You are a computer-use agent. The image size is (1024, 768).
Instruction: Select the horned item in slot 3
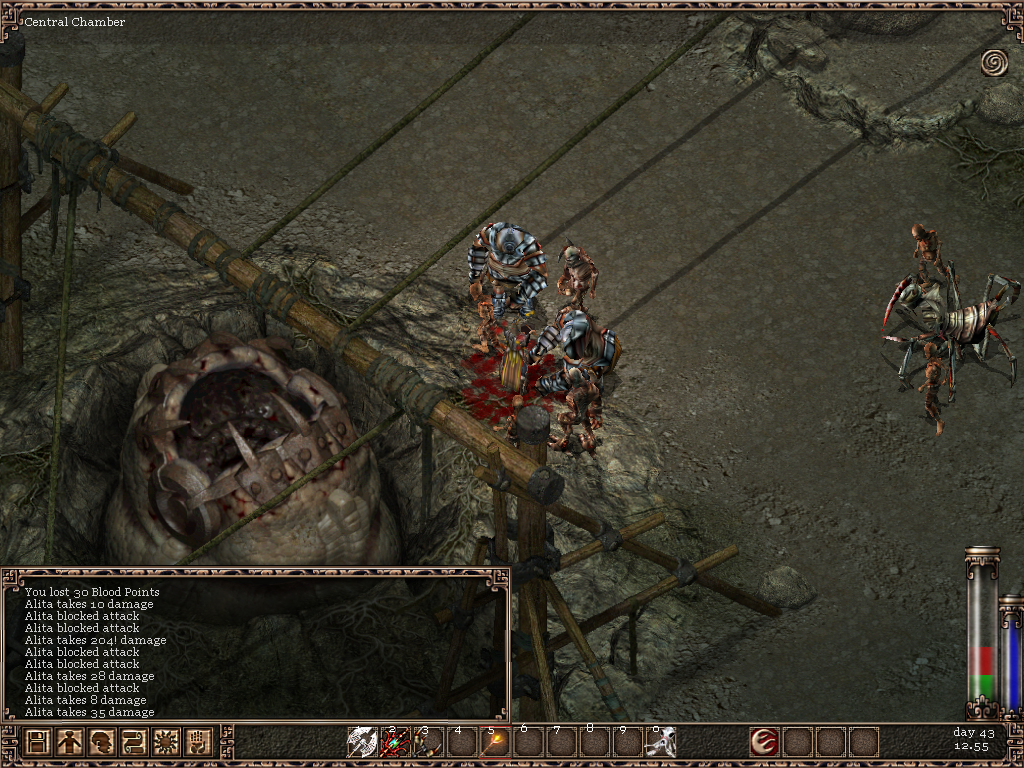tap(428, 742)
